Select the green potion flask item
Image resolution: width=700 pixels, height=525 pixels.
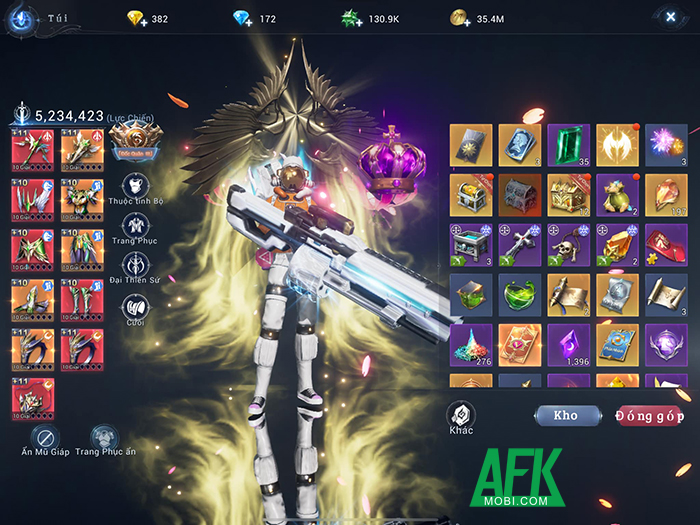tap(520, 295)
